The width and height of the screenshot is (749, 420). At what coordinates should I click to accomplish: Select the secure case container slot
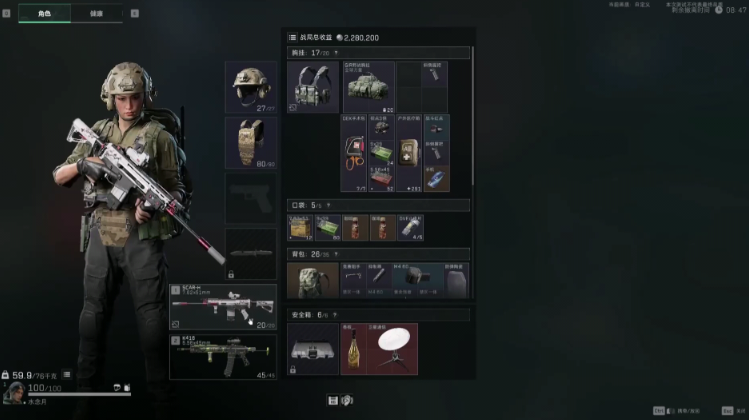click(x=313, y=348)
